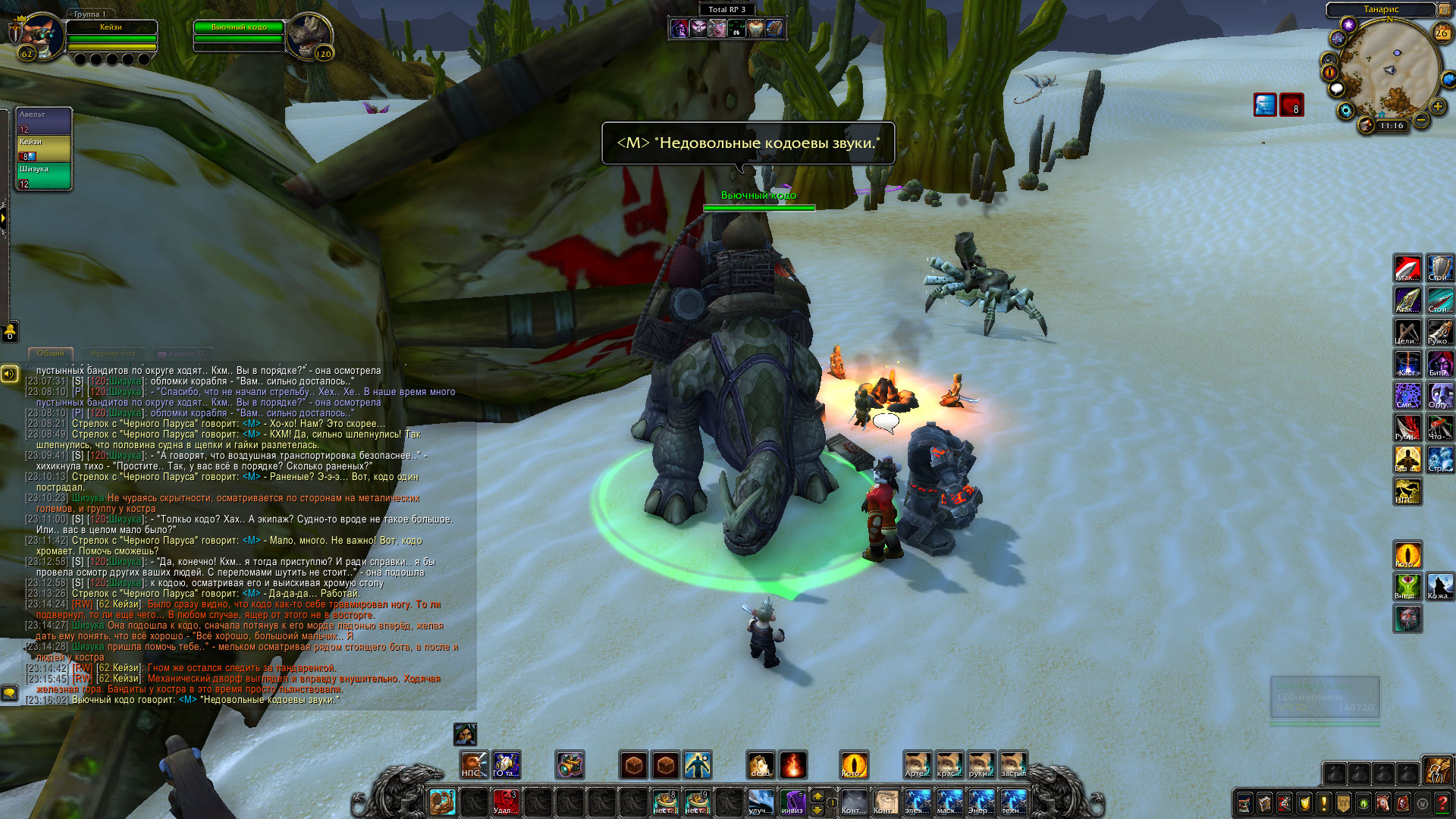1456x819 pixels.
Task: Use the dead macro button
Action: (761, 765)
